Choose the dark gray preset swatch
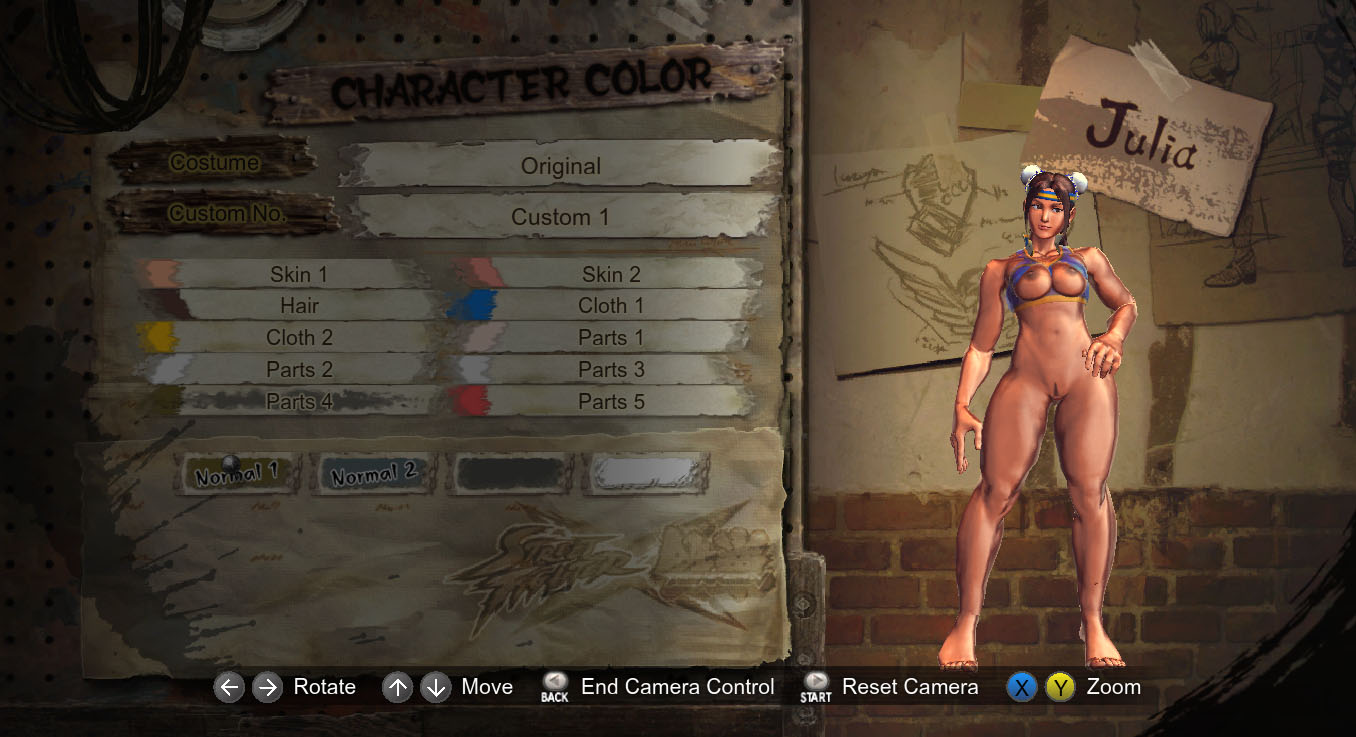 [510, 474]
